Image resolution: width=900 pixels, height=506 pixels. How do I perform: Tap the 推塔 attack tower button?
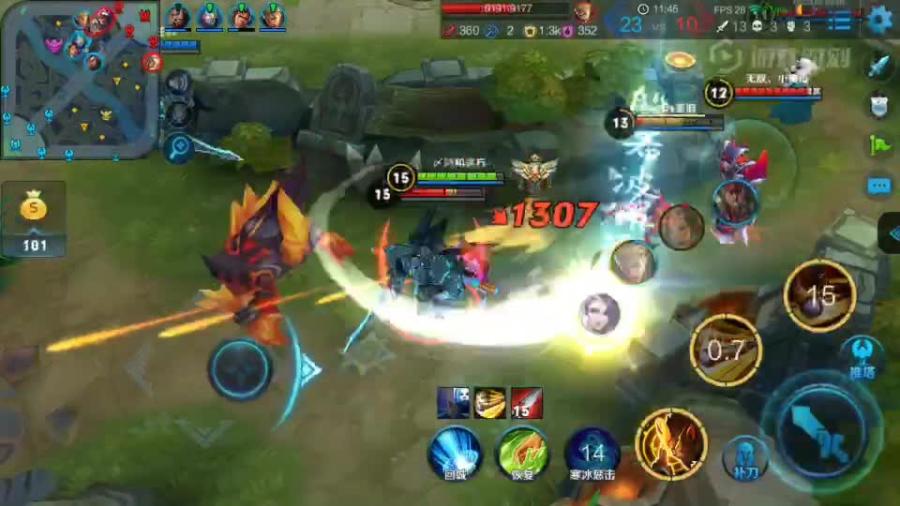pos(862,357)
